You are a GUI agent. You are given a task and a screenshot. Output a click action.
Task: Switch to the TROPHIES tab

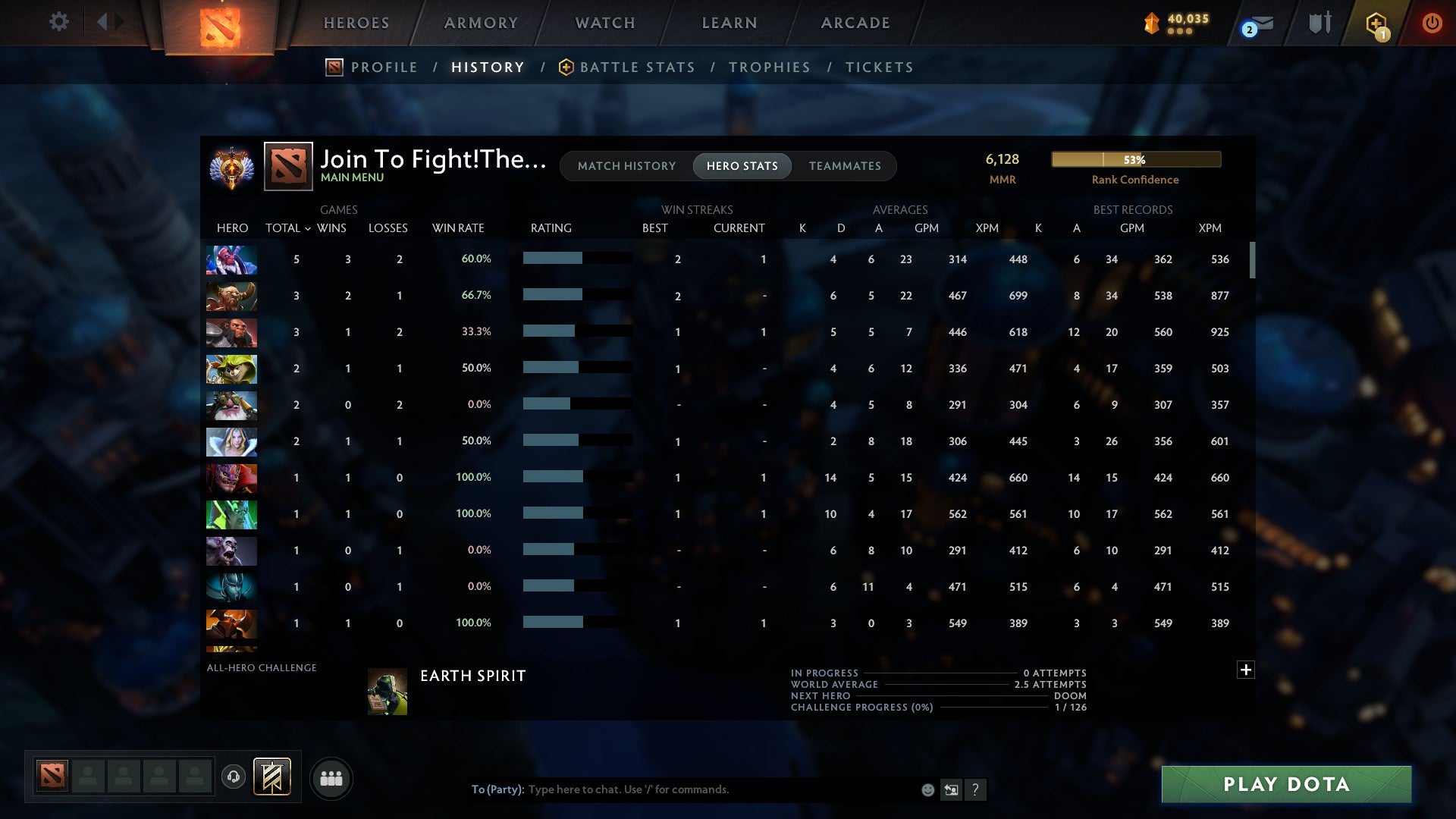pos(769,67)
